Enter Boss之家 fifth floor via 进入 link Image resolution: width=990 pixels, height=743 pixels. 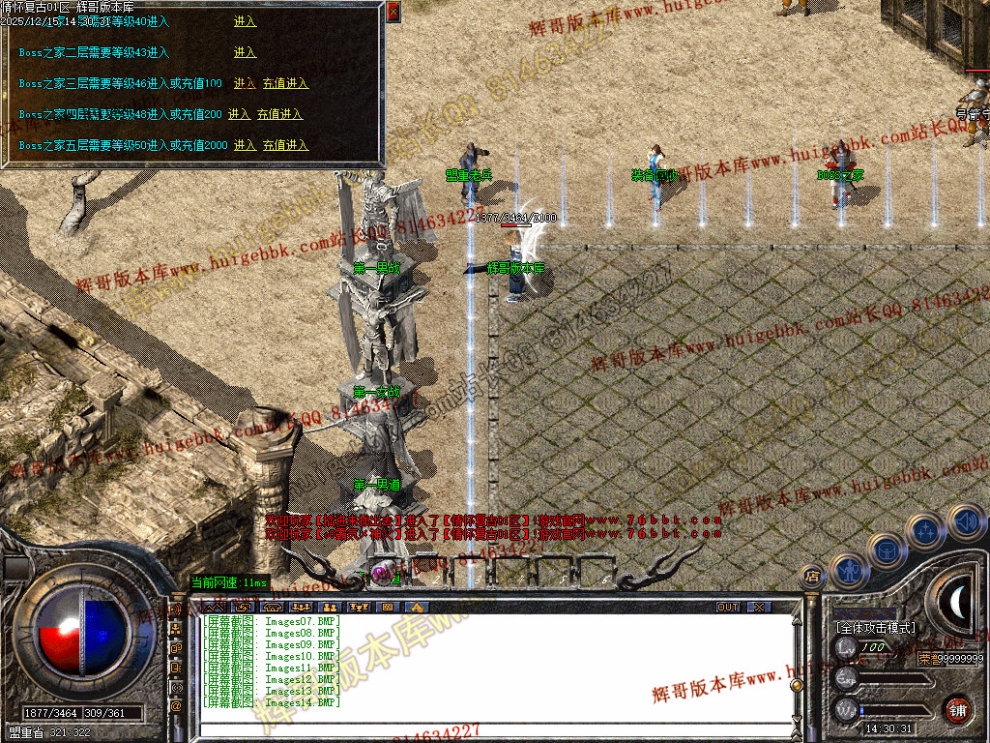(x=245, y=145)
